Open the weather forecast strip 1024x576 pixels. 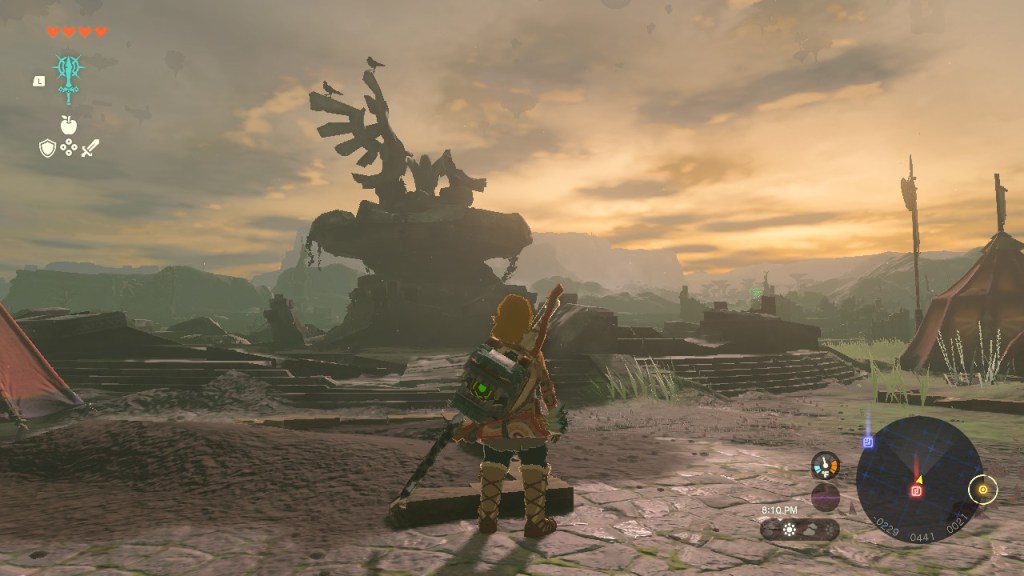pyautogui.click(x=799, y=529)
